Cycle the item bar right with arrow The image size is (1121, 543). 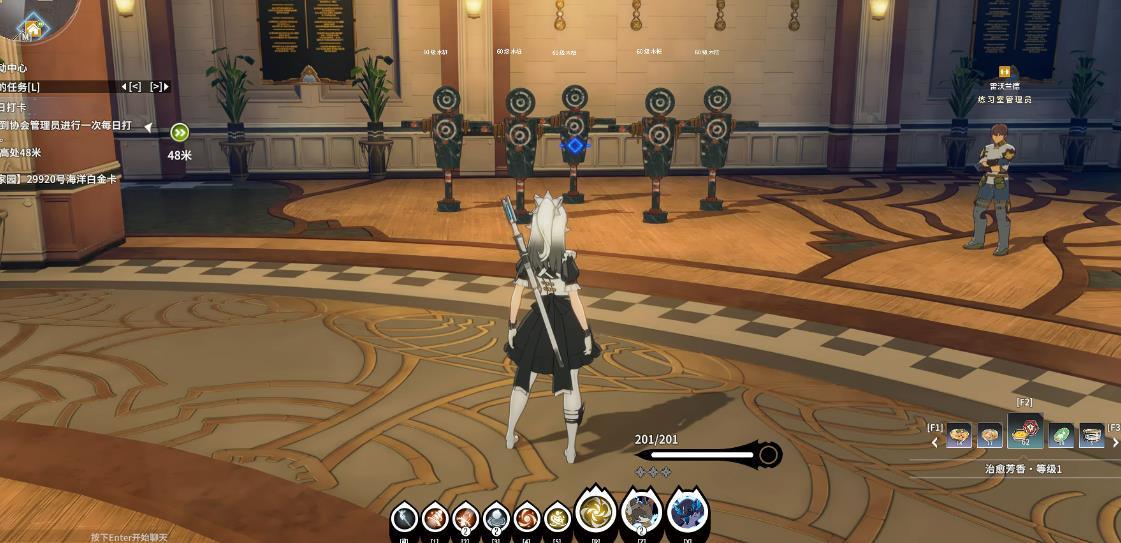[1115, 442]
